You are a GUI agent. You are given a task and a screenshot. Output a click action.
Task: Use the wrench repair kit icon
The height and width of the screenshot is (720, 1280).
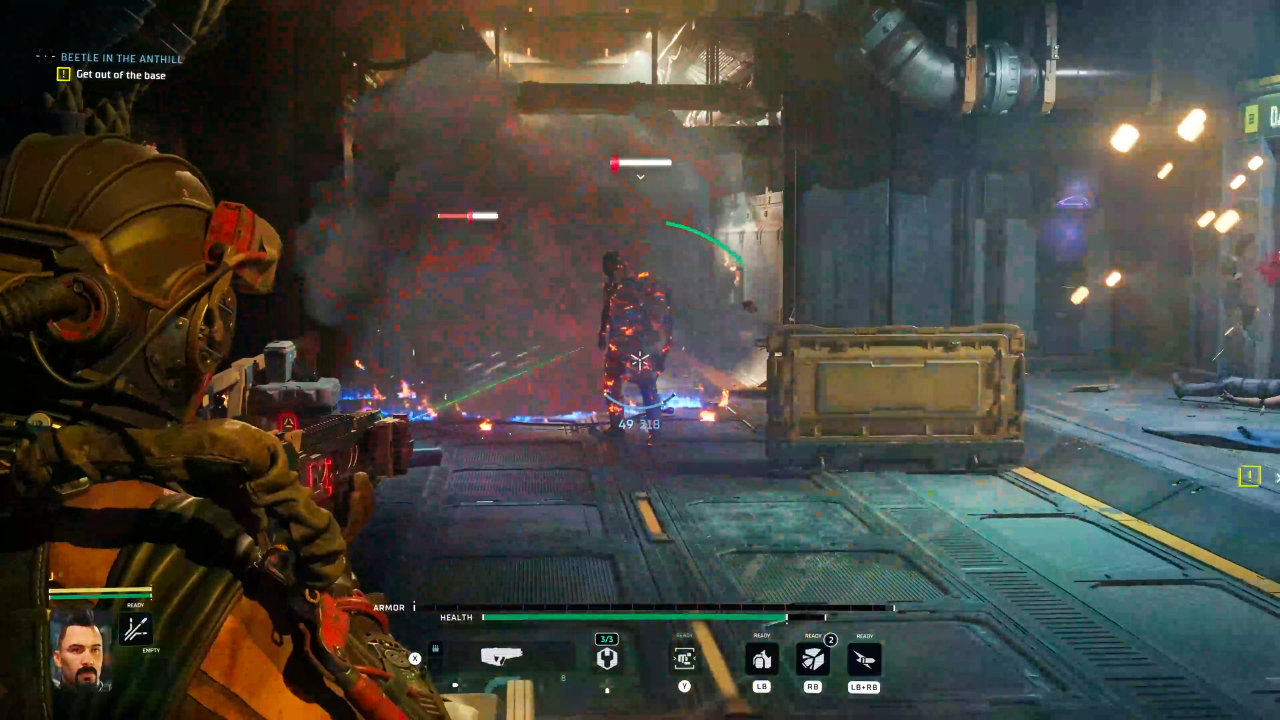point(606,658)
